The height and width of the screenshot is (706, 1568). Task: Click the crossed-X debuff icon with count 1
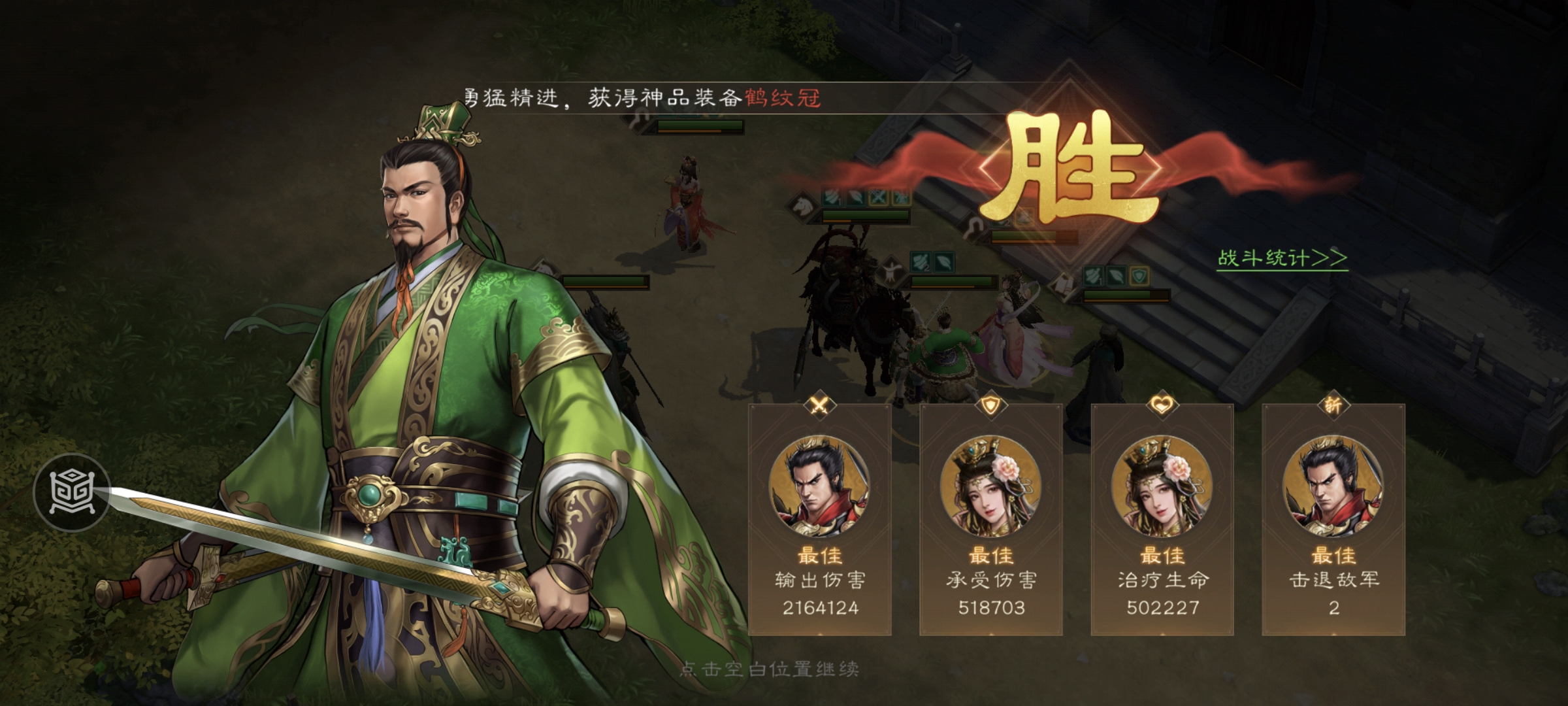pyautogui.click(x=878, y=197)
